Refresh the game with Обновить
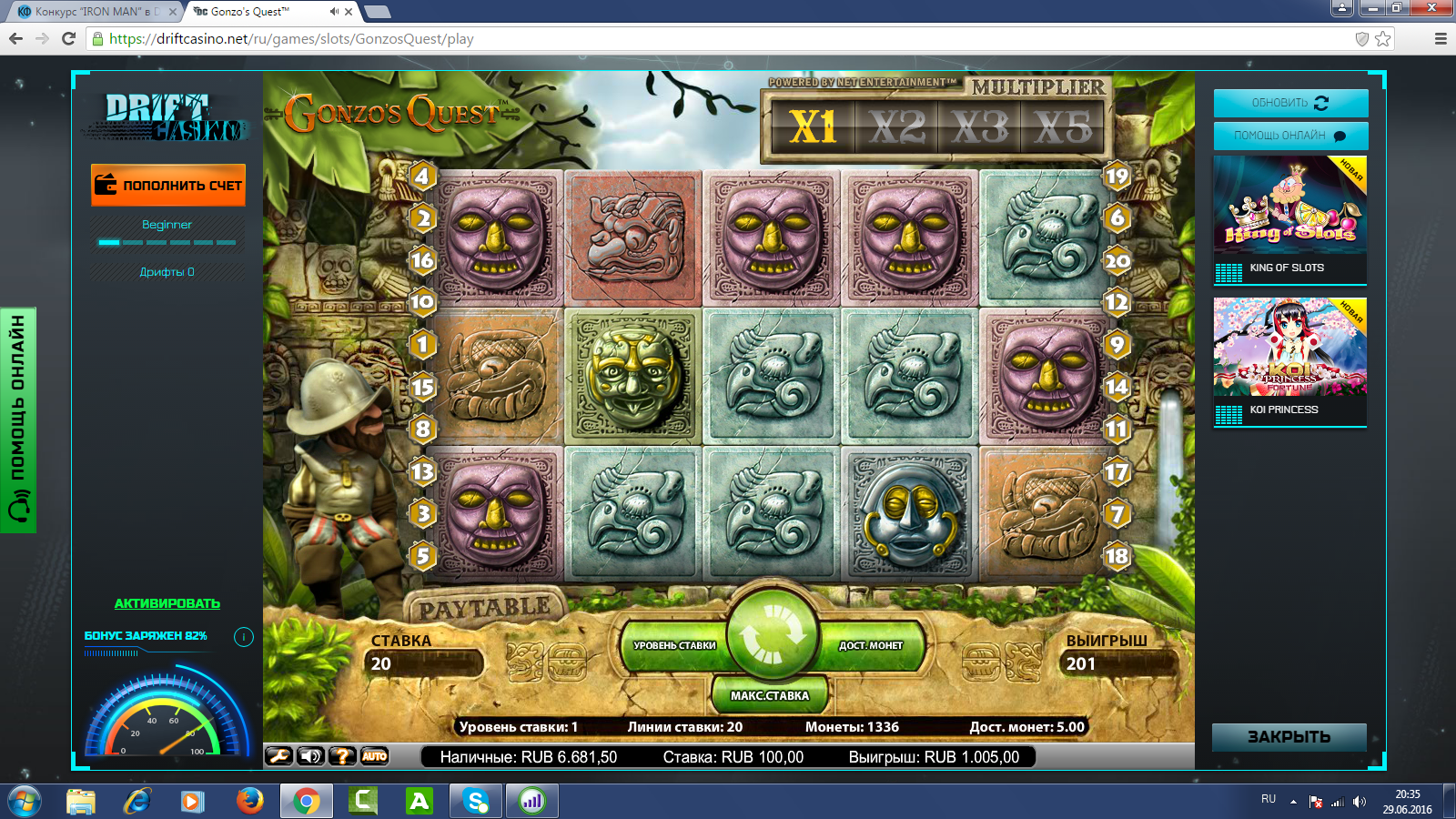Screen dimensions: 1456x819 click(1290, 103)
